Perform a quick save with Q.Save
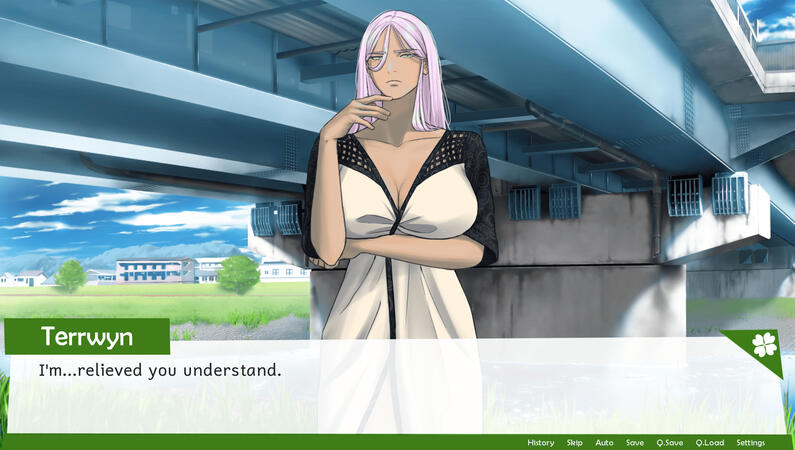795x450 pixels. click(670, 443)
